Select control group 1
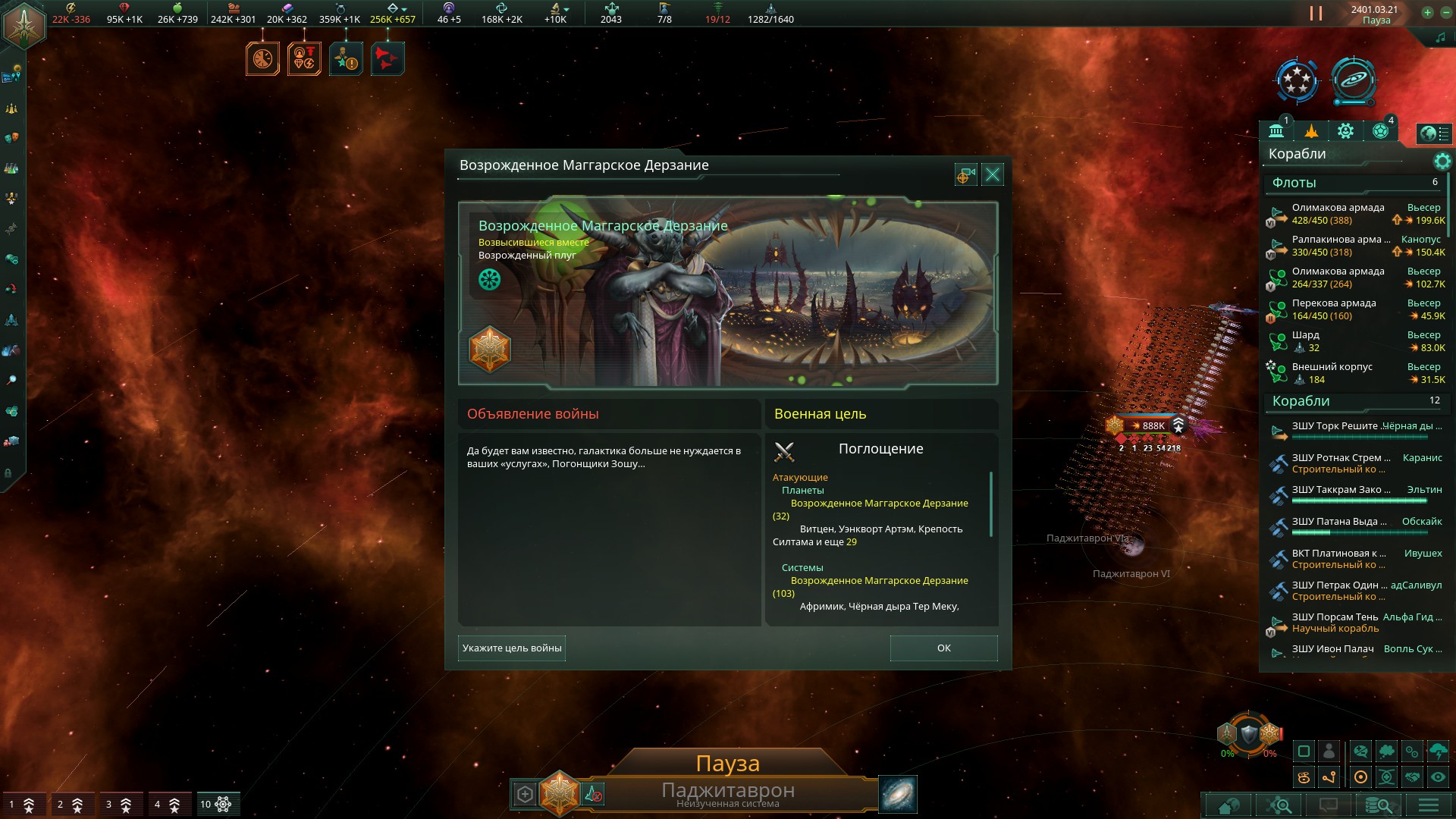 click(21, 804)
